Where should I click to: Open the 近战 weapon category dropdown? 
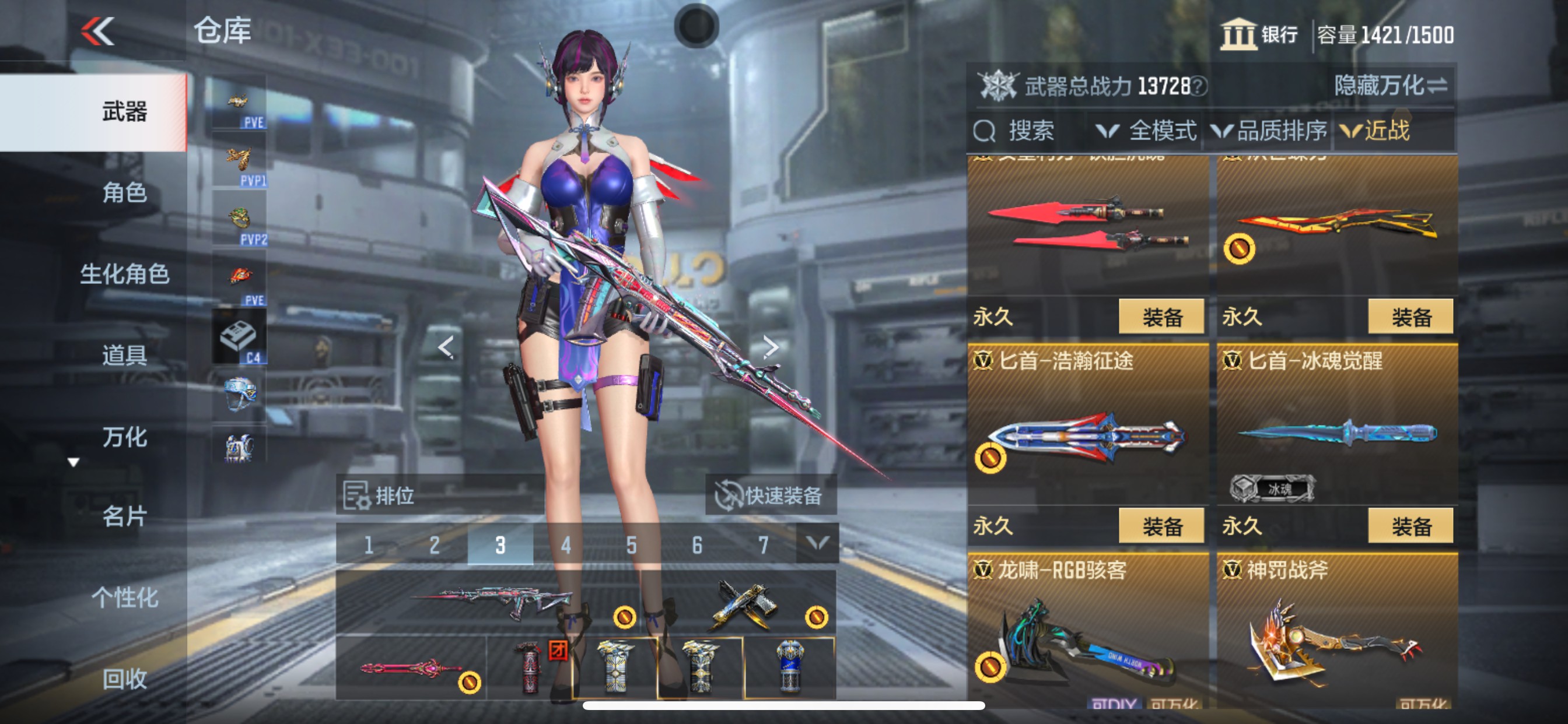(1391, 133)
